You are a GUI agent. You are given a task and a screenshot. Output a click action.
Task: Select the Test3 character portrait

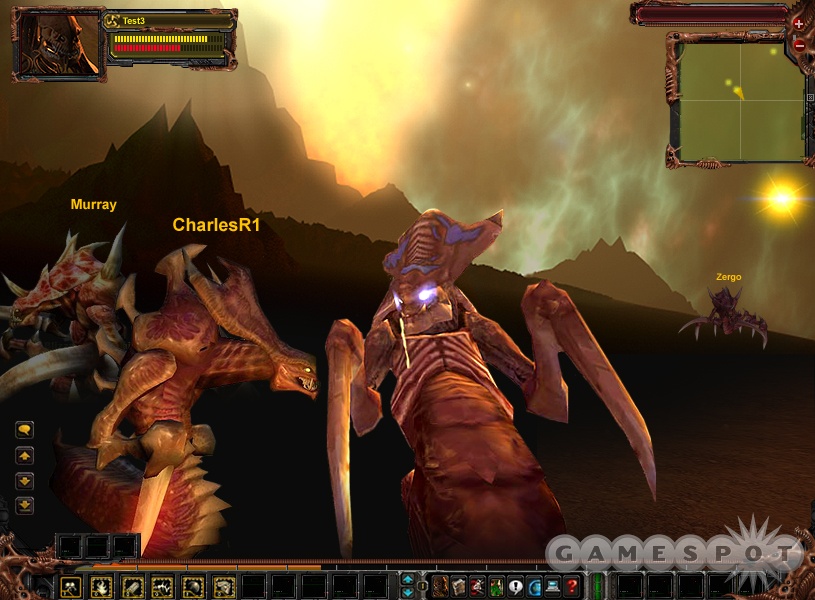58,46
